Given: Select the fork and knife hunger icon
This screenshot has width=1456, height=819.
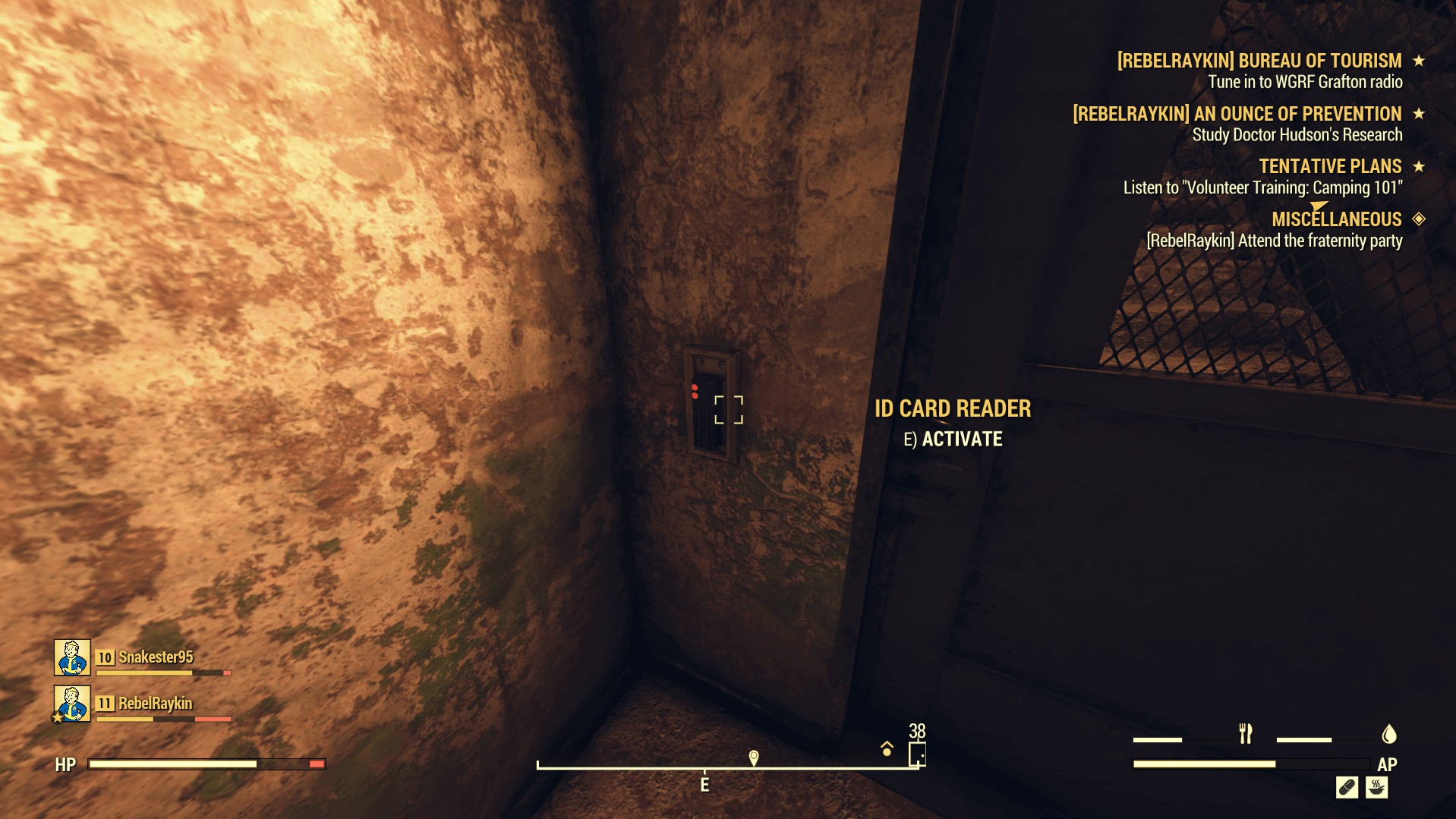Looking at the screenshot, I should click(x=1246, y=733).
